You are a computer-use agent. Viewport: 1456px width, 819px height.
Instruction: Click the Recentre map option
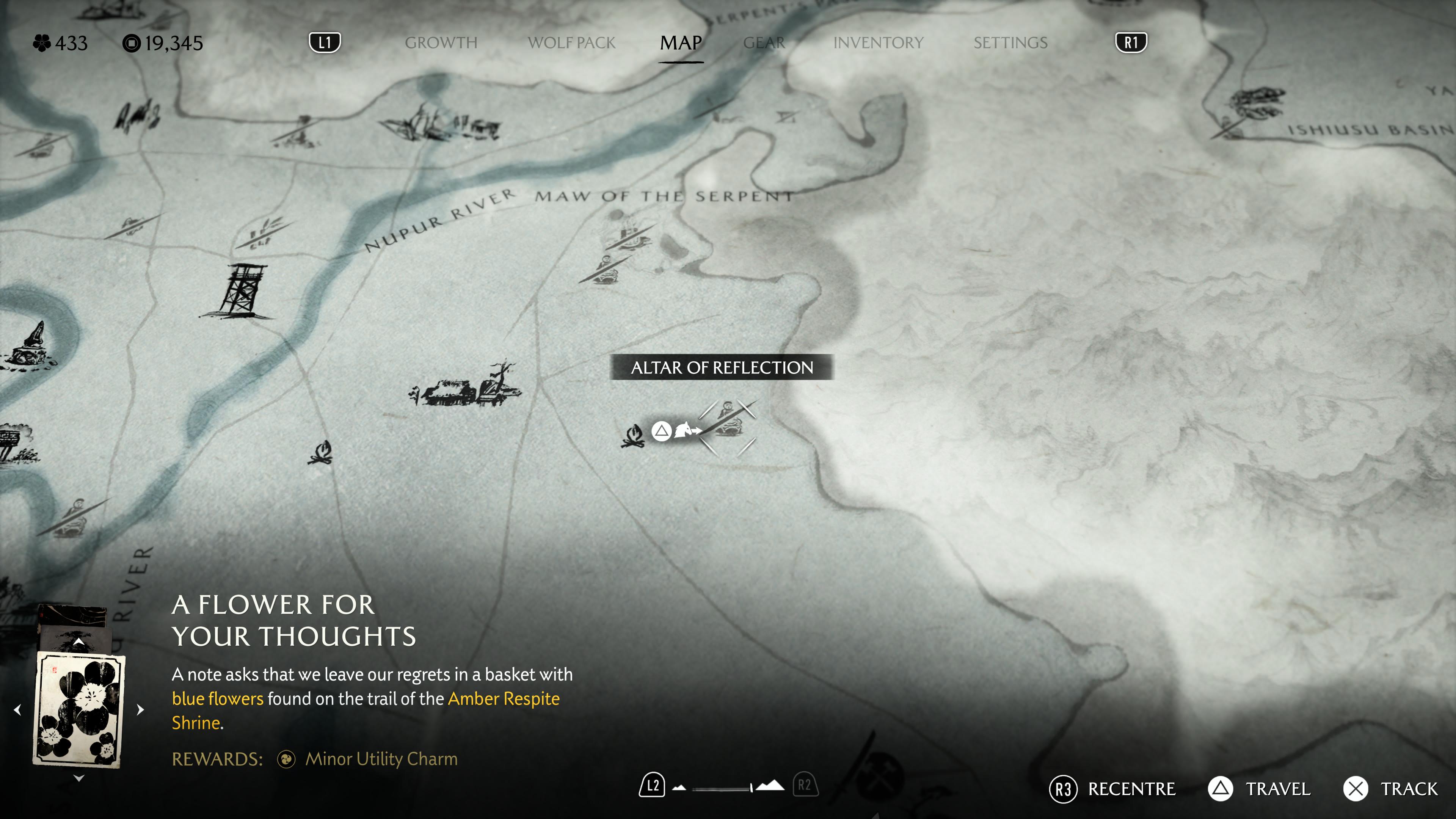tap(1112, 789)
